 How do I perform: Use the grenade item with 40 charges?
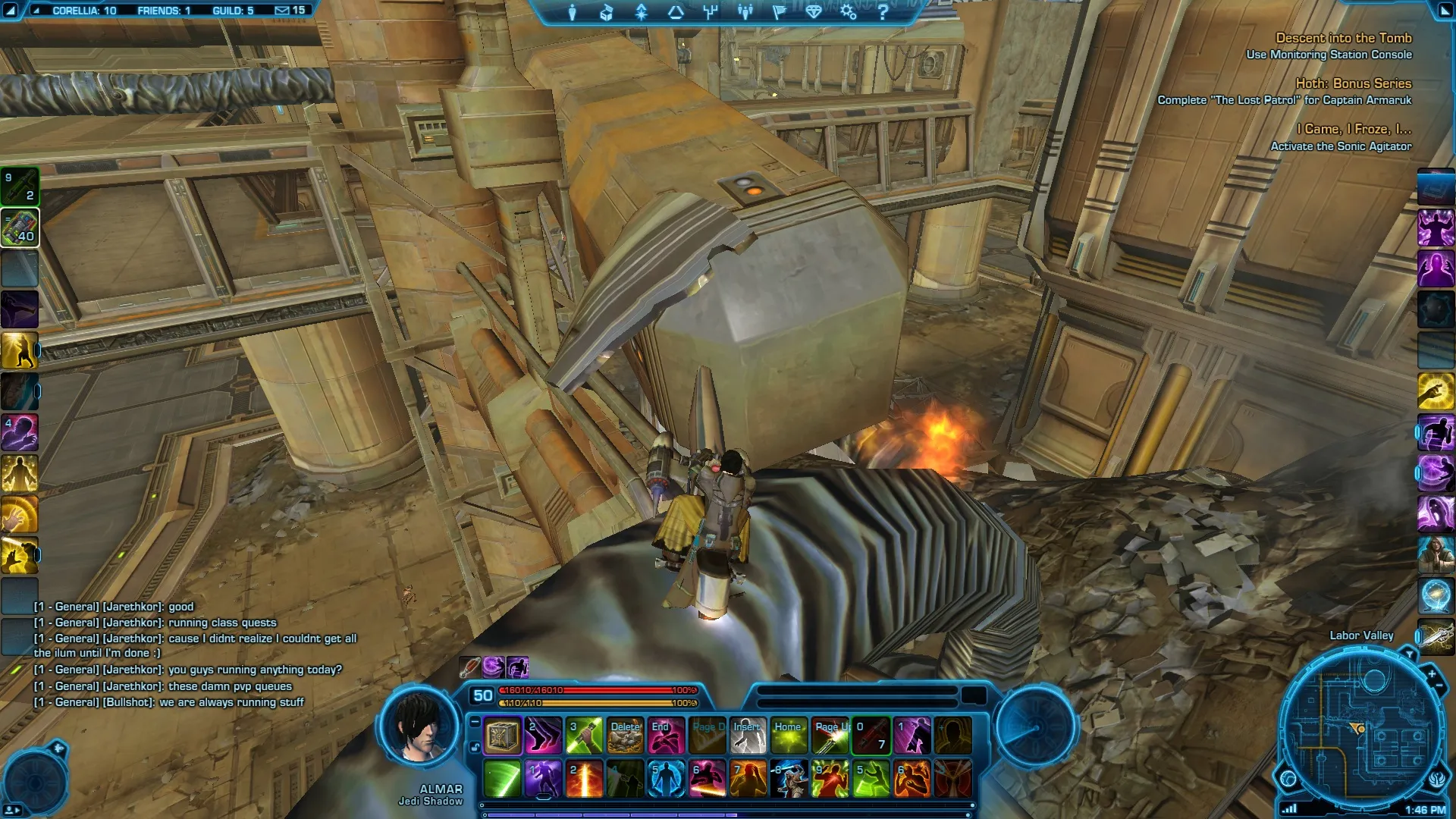pos(20,227)
